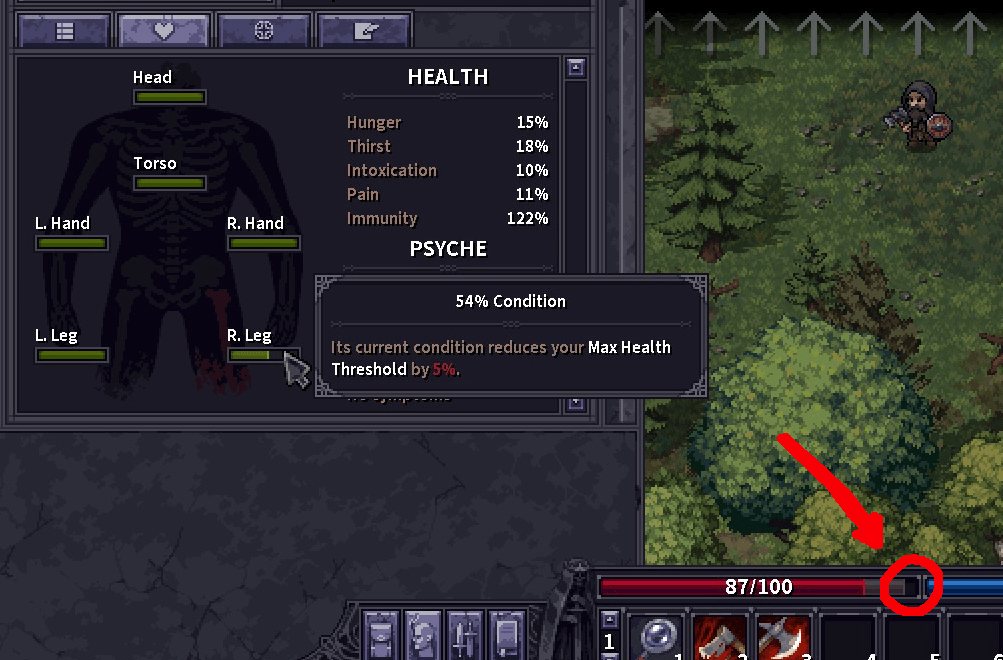This screenshot has height=660, width=1003.
Task: Click the L. Hand condition bar
Action: click(72, 243)
